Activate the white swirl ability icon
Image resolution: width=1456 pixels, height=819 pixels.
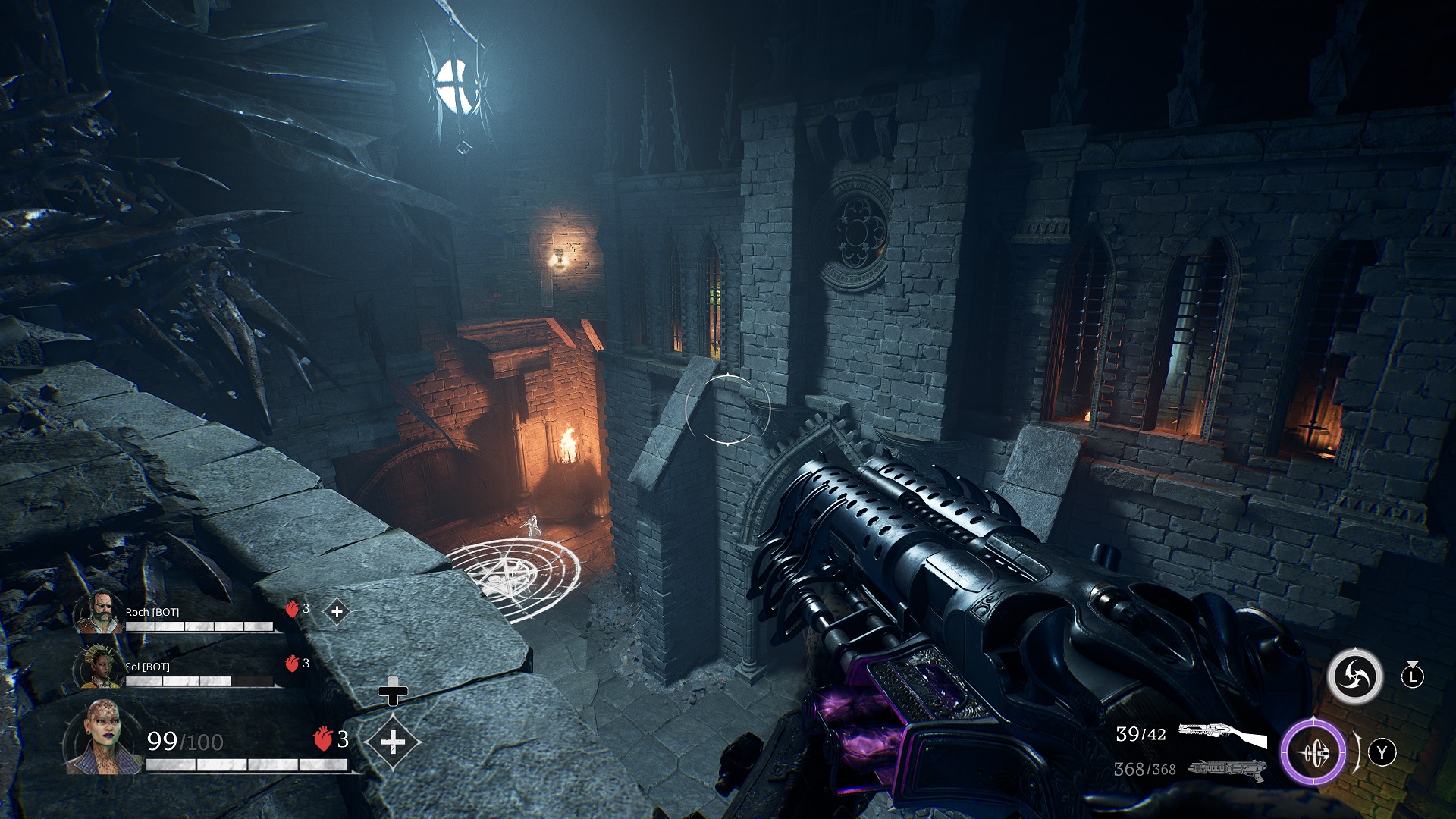[1354, 676]
